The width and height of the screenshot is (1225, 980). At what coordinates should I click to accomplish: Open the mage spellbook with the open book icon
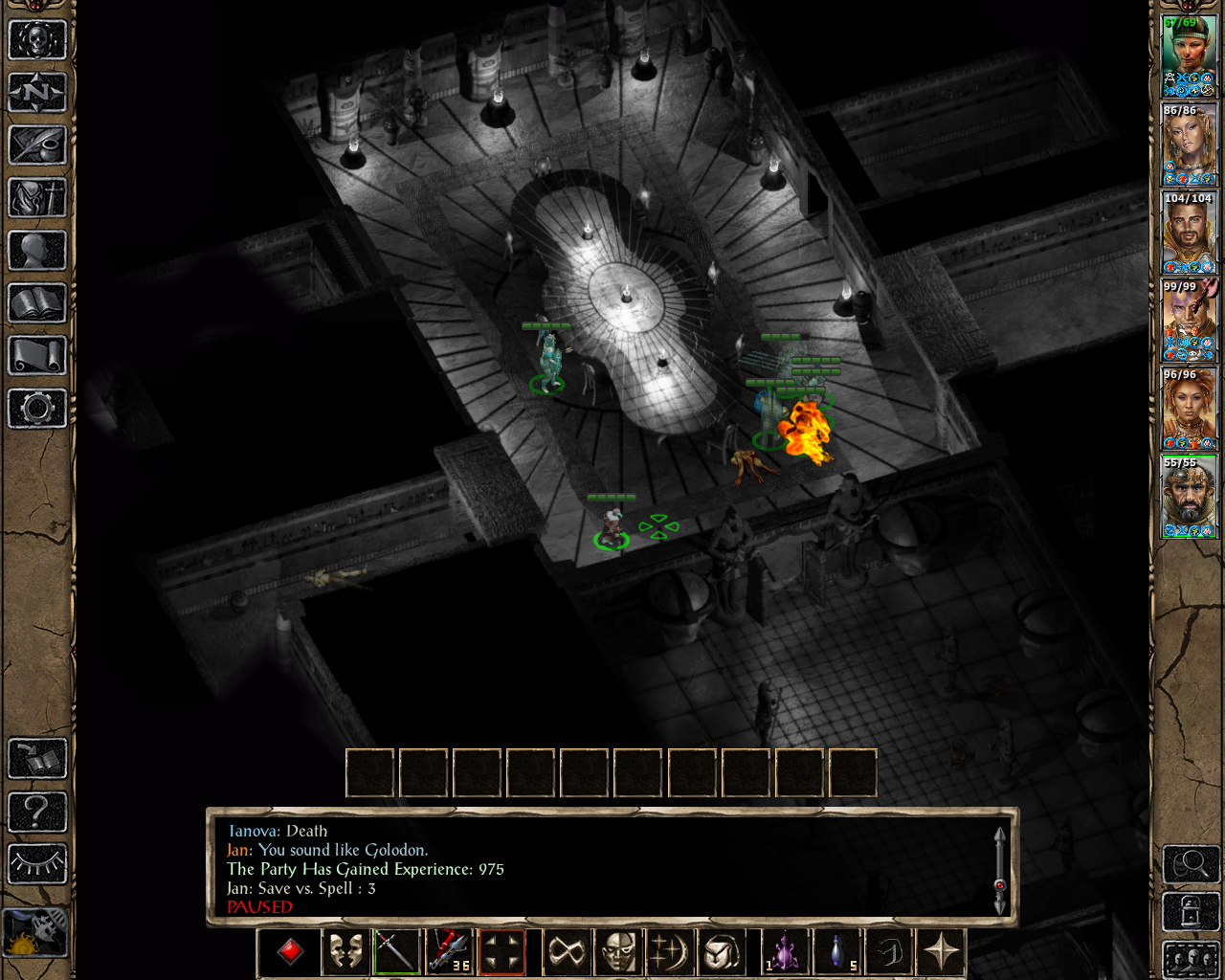pos(37,303)
